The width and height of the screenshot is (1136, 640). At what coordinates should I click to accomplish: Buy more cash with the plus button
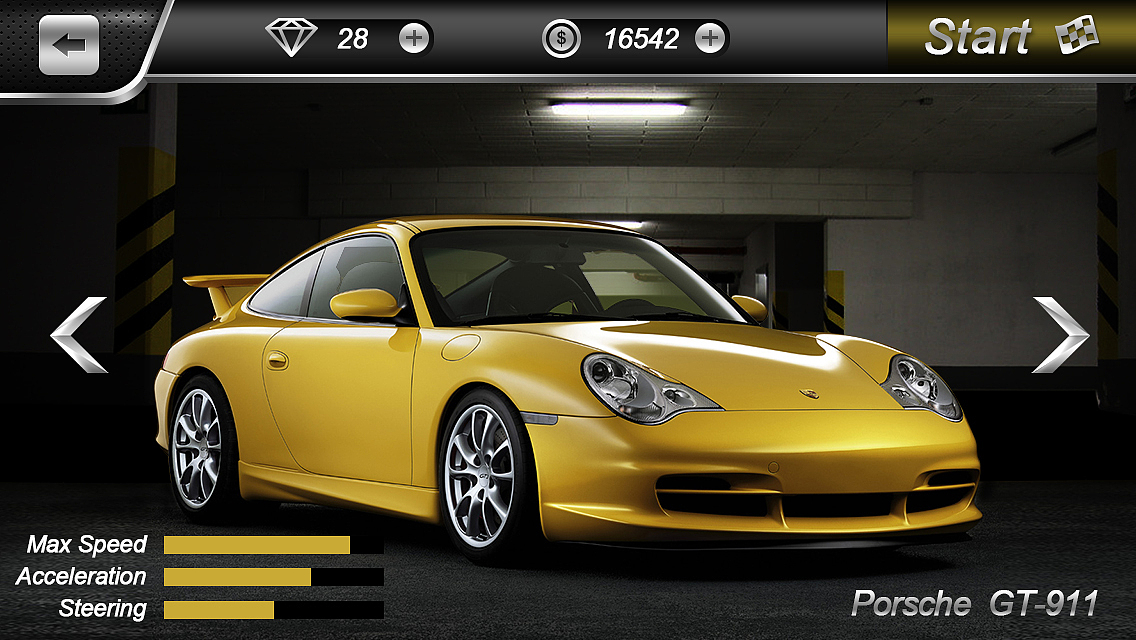click(710, 39)
